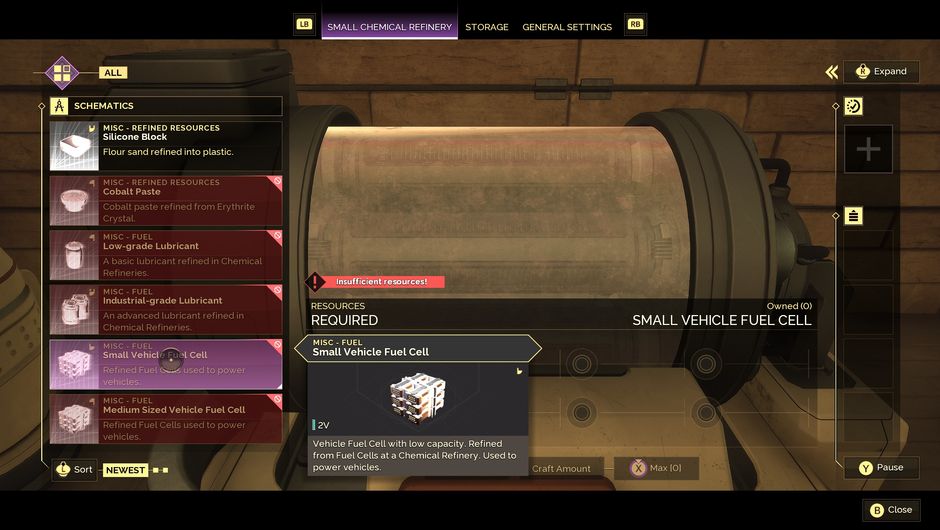Expand the side panel
Screen dimensions: 940x530
click(881, 71)
